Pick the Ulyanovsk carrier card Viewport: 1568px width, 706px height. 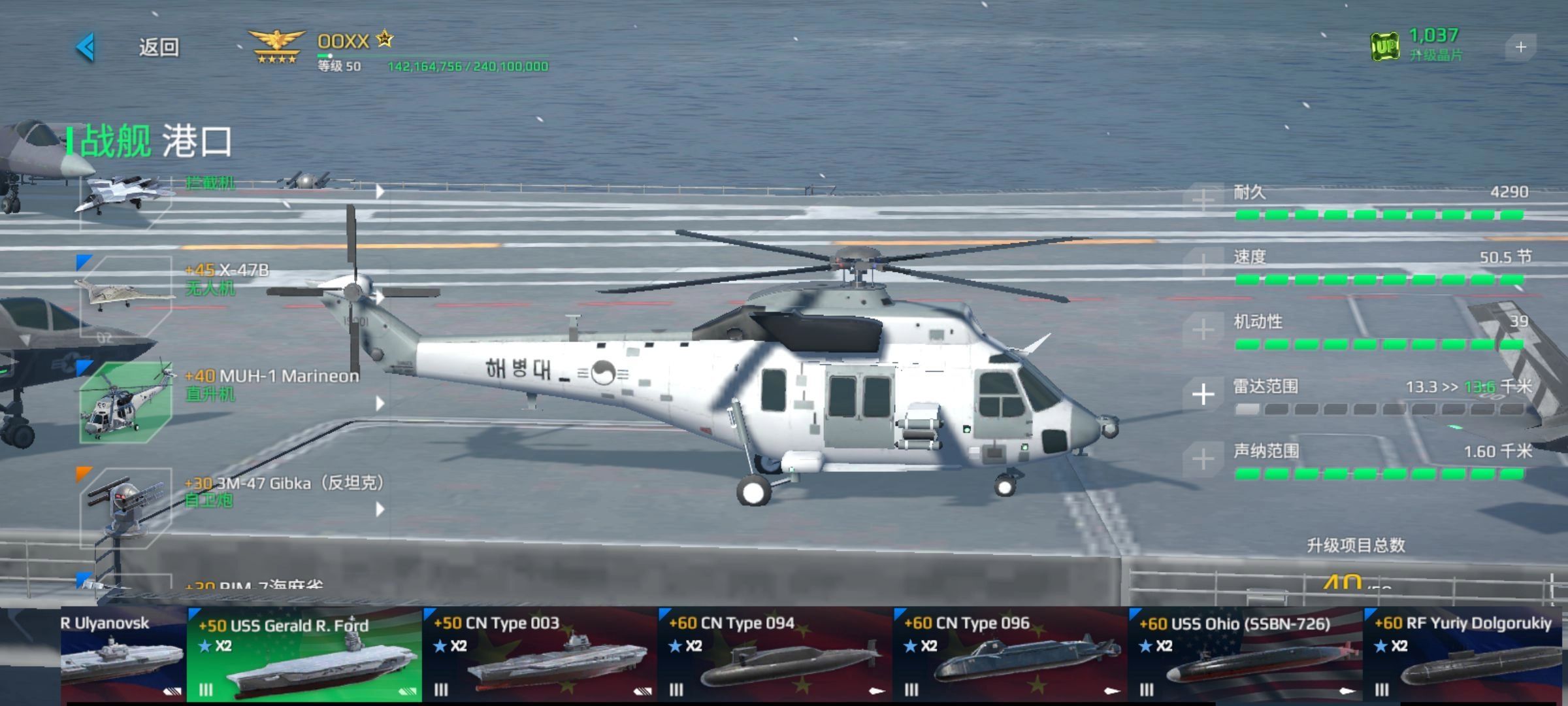(123, 655)
